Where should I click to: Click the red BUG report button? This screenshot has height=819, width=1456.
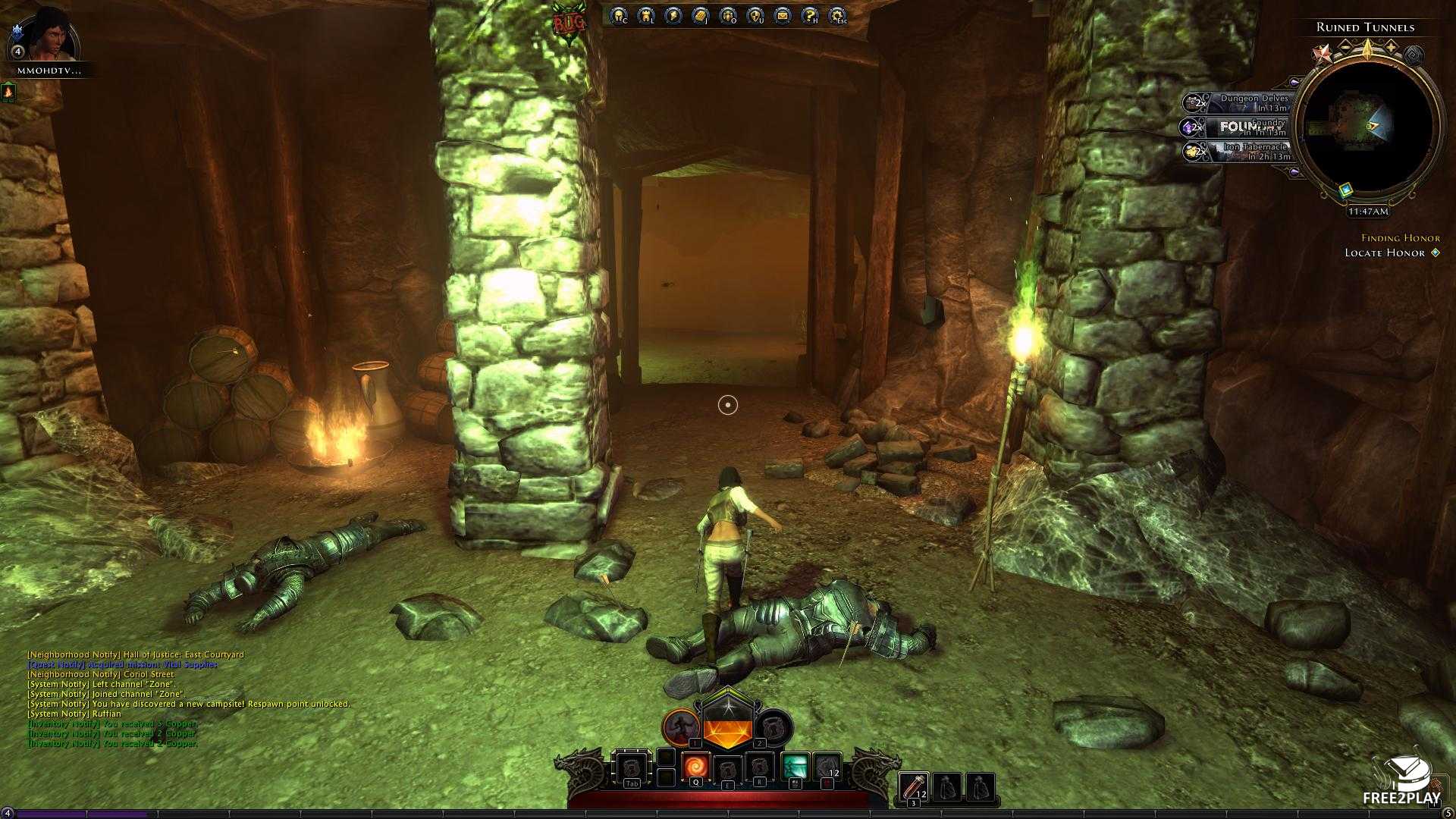[x=569, y=23]
